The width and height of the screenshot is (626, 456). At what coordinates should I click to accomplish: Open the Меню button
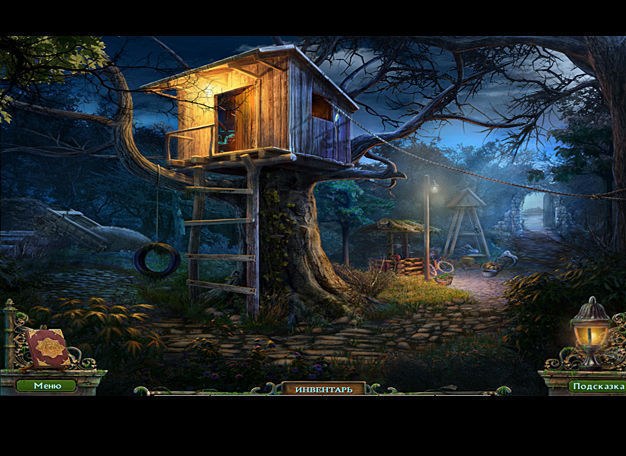click(x=46, y=385)
